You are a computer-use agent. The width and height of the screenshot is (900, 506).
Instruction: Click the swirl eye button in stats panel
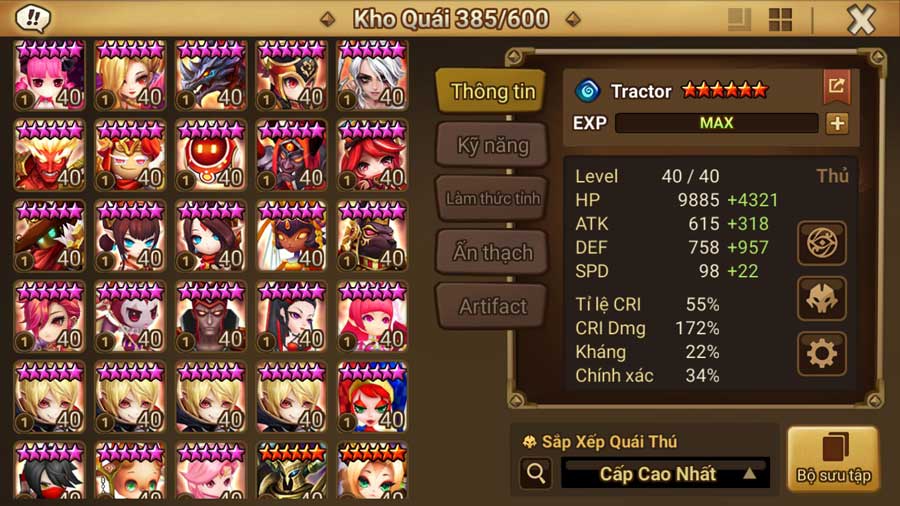click(x=822, y=242)
